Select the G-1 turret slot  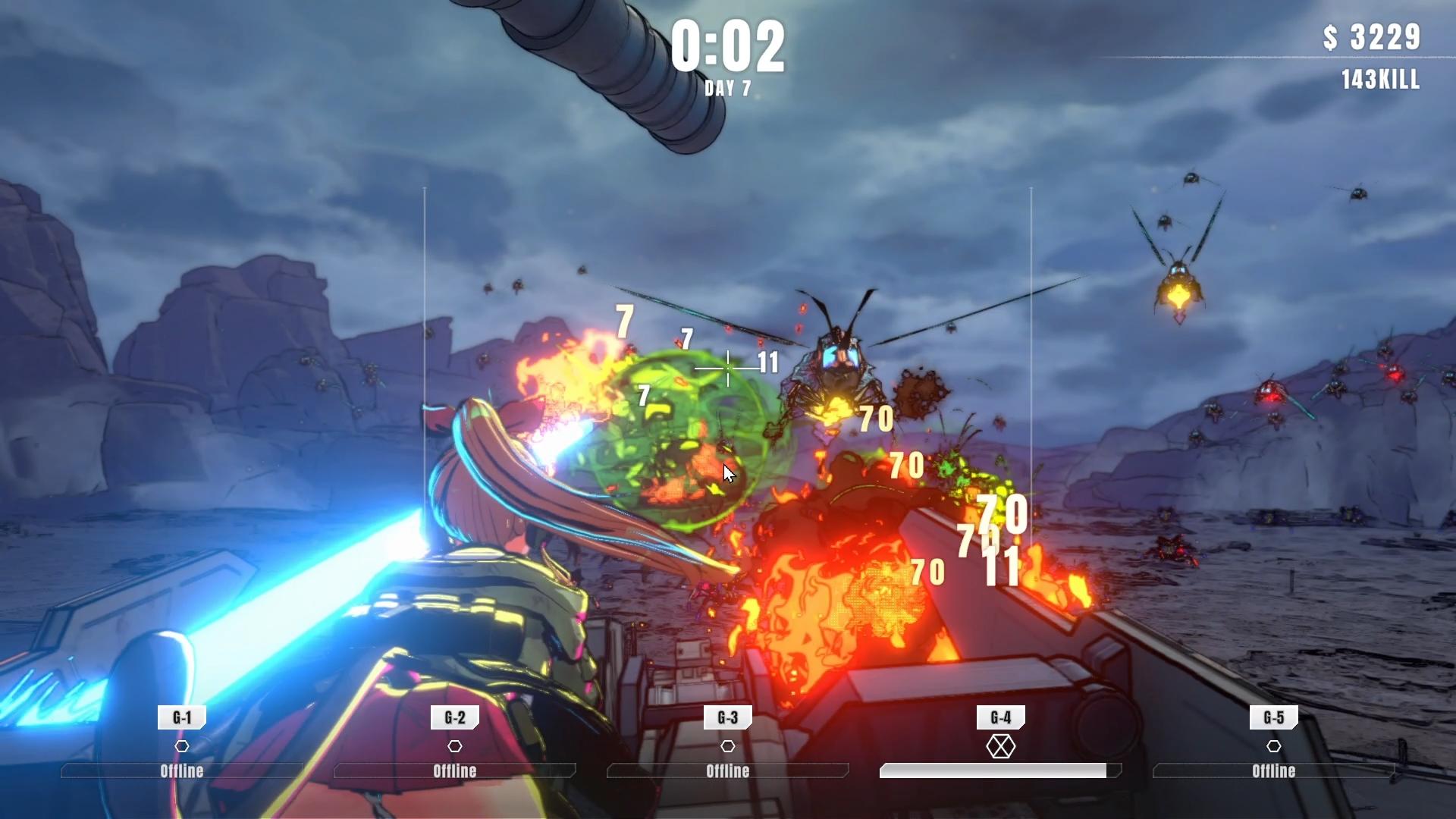tap(182, 717)
